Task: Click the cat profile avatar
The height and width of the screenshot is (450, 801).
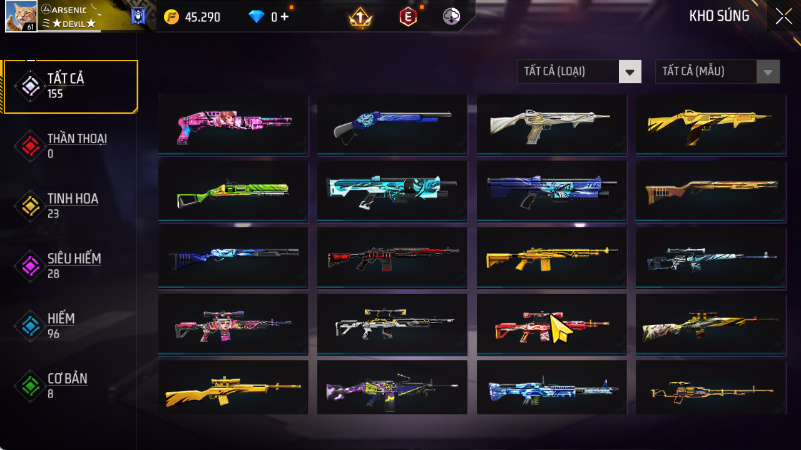Action: click(20, 15)
